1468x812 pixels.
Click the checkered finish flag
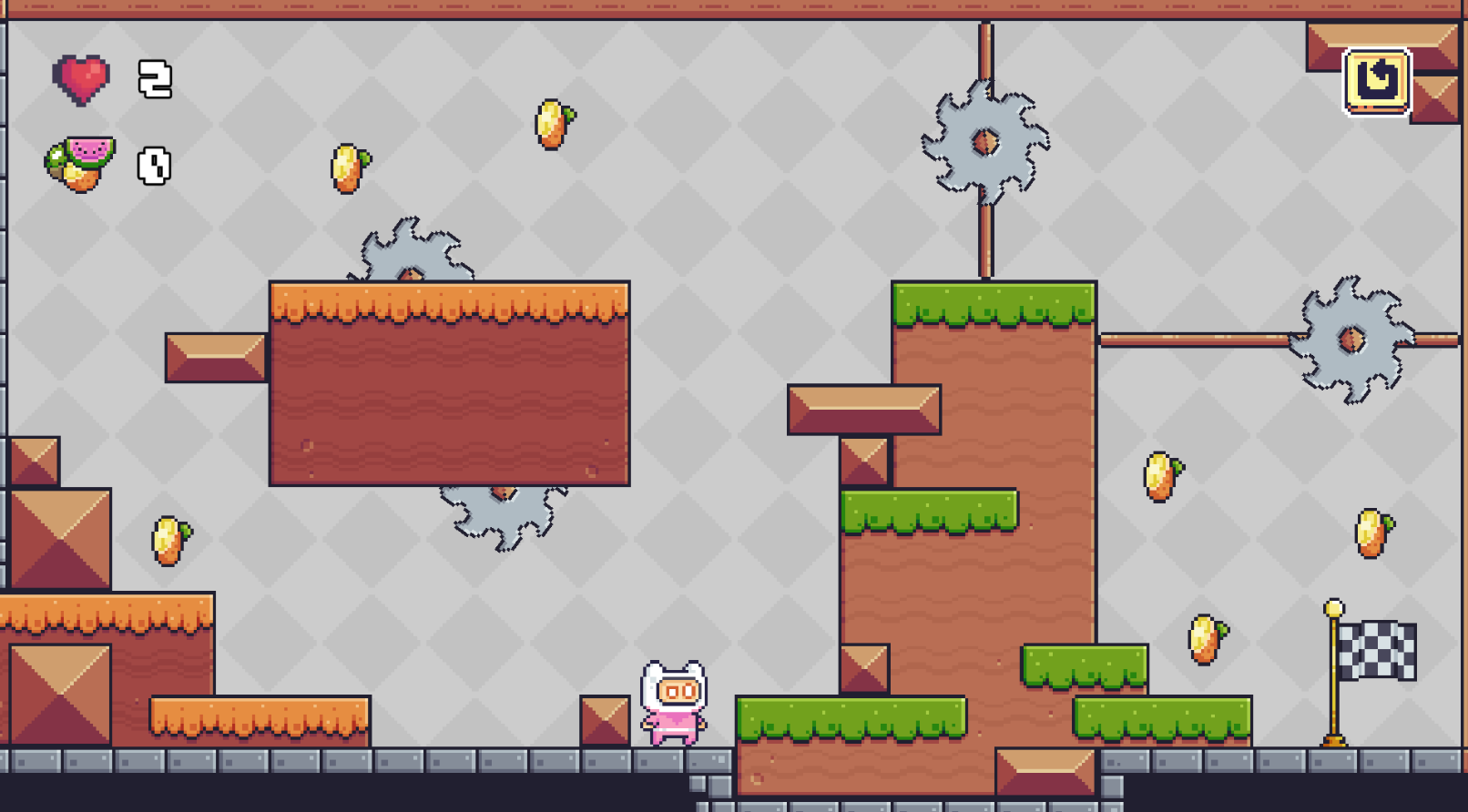[x=1377, y=652]
